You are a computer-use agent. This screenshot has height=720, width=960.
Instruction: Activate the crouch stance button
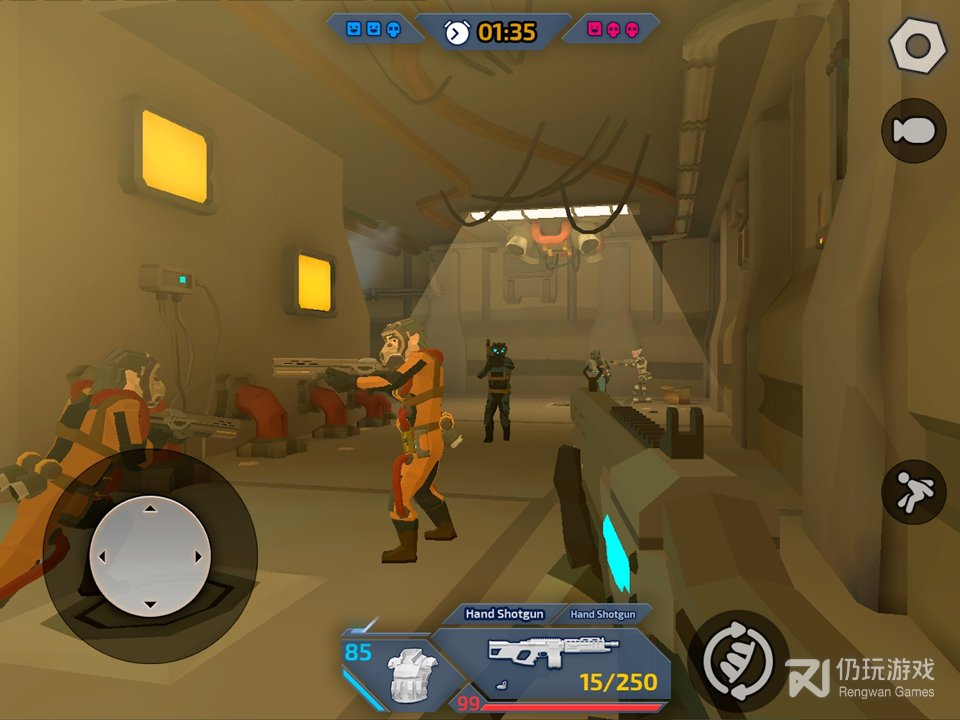tap(914, 493)
